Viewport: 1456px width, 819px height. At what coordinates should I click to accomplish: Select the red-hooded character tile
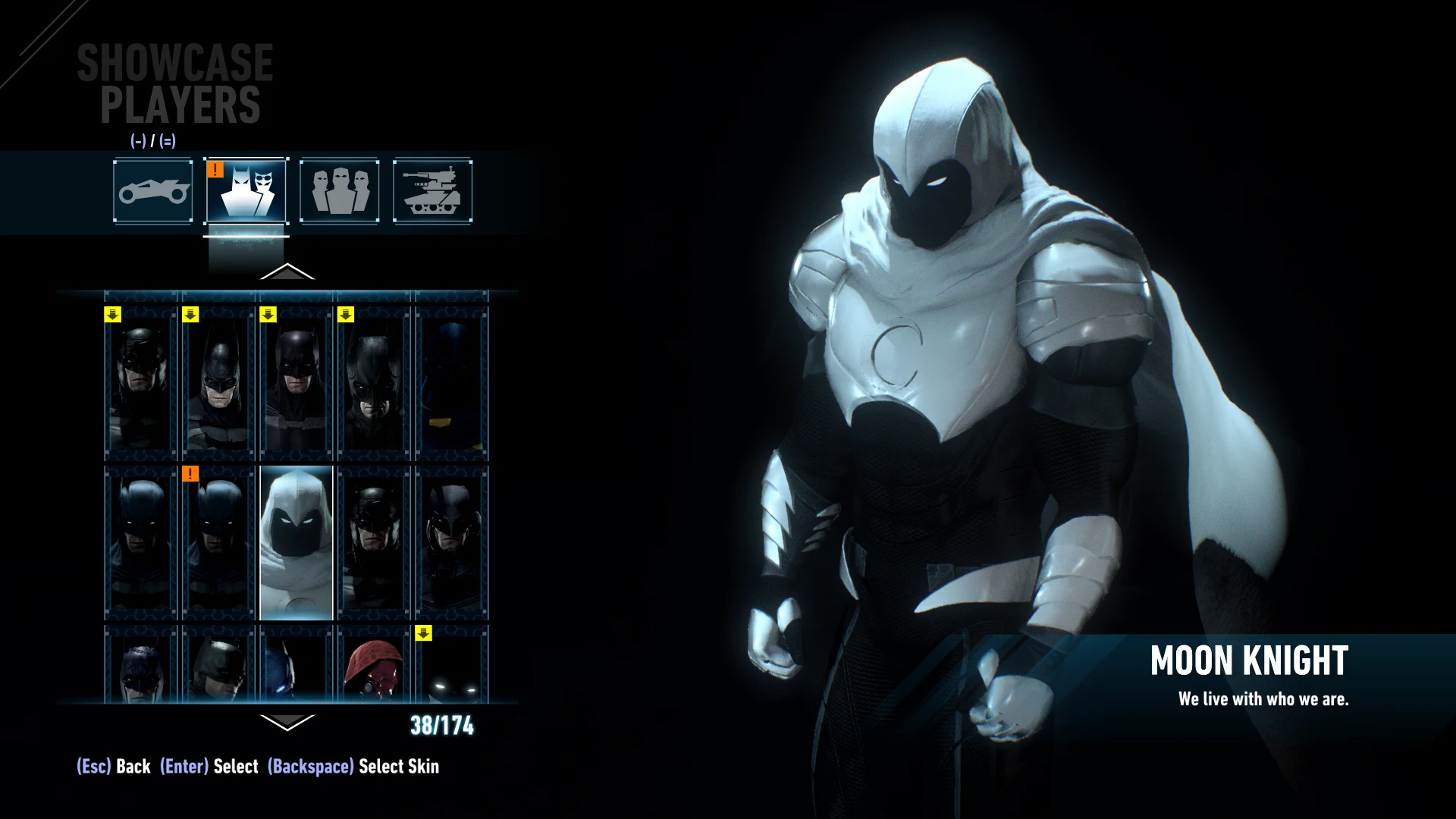pyautogui.click(x=374, y=664)
